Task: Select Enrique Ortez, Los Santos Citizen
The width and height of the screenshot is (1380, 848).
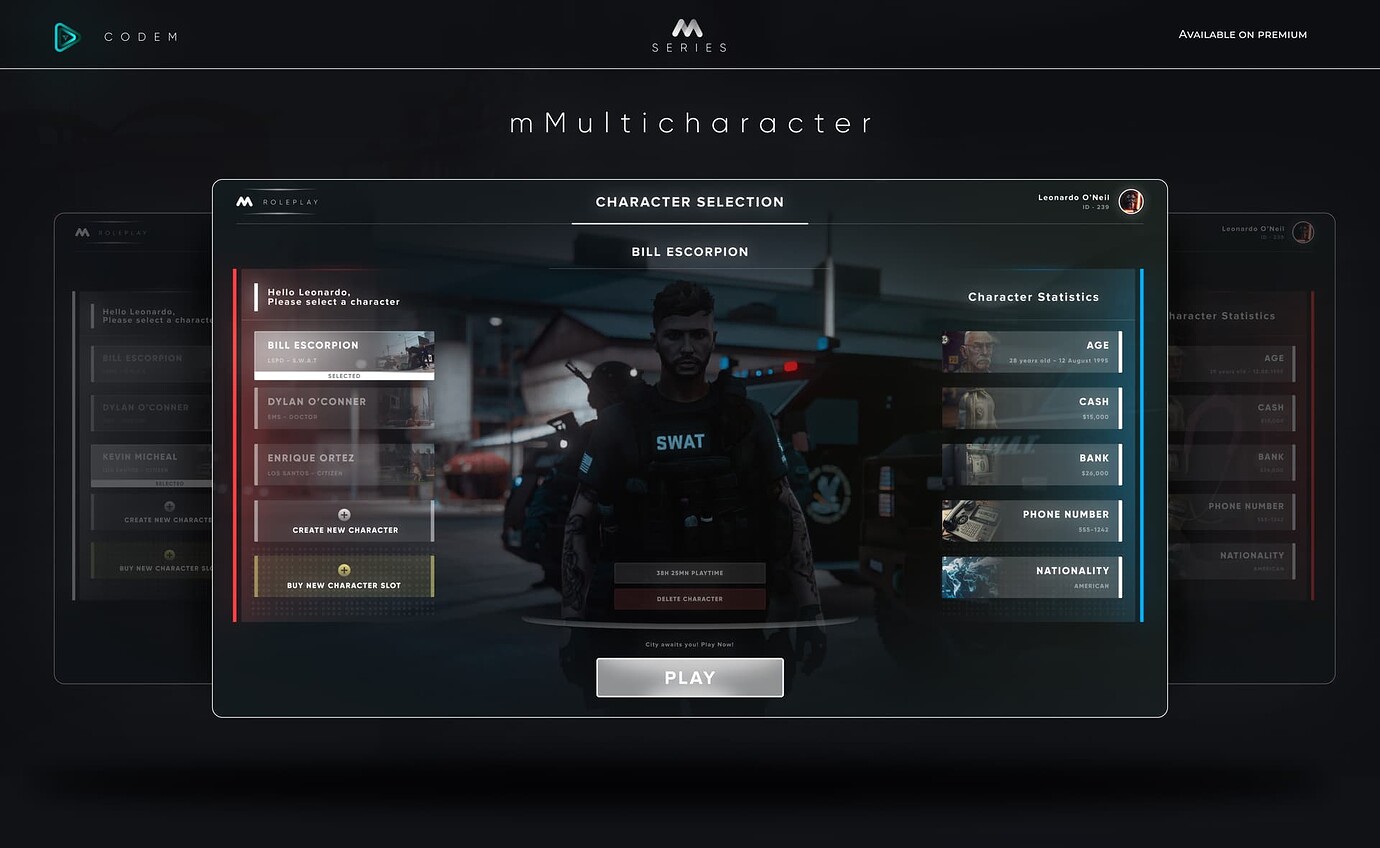Action: click(x=344, y=462)
